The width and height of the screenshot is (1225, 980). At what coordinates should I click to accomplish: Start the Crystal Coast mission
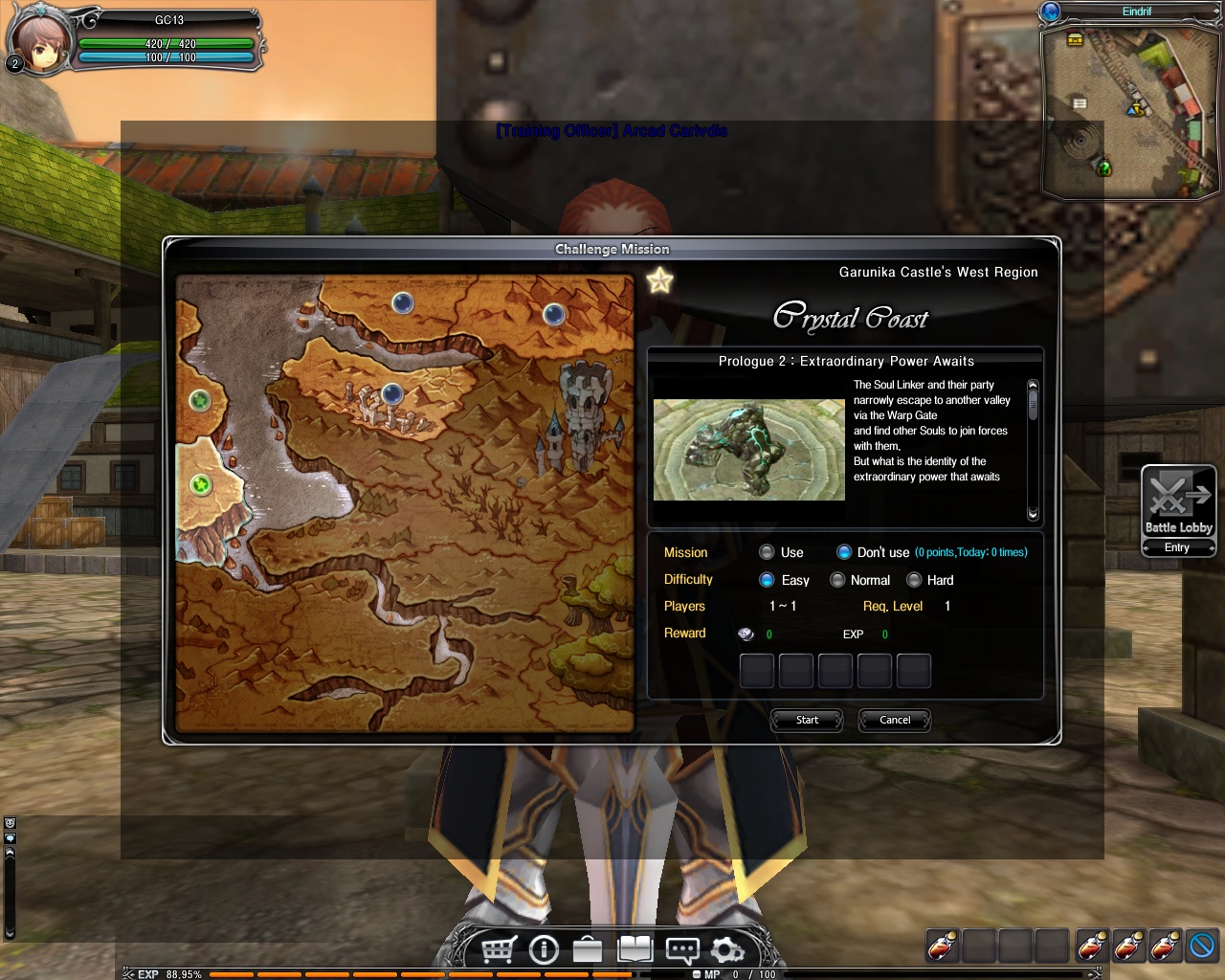807,720
